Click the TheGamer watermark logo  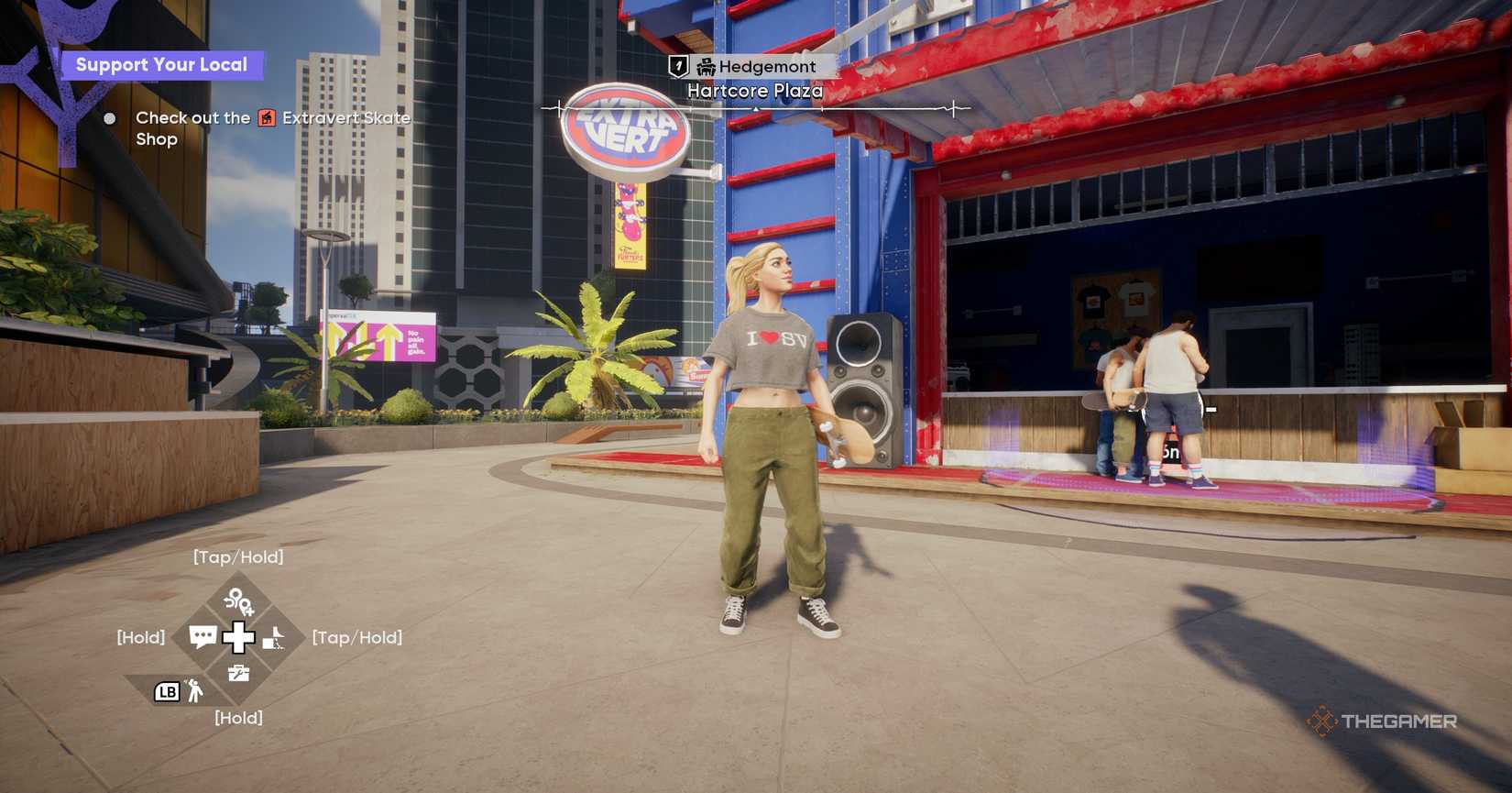(1384, 721)
